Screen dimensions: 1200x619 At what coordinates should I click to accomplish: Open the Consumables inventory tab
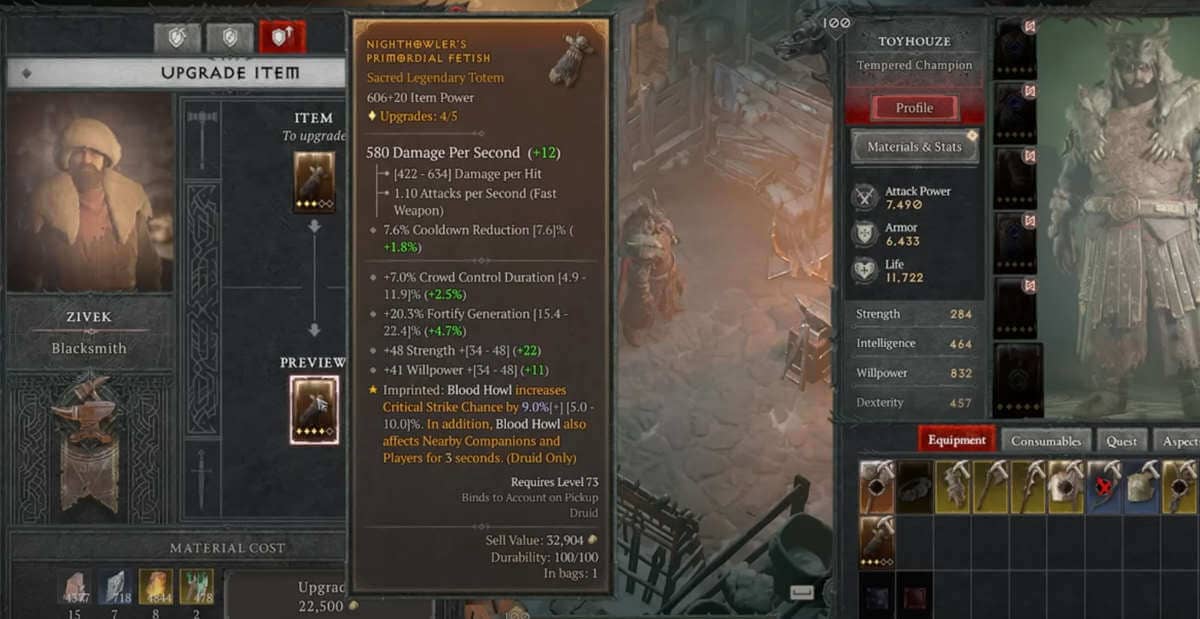[1045, 441]
